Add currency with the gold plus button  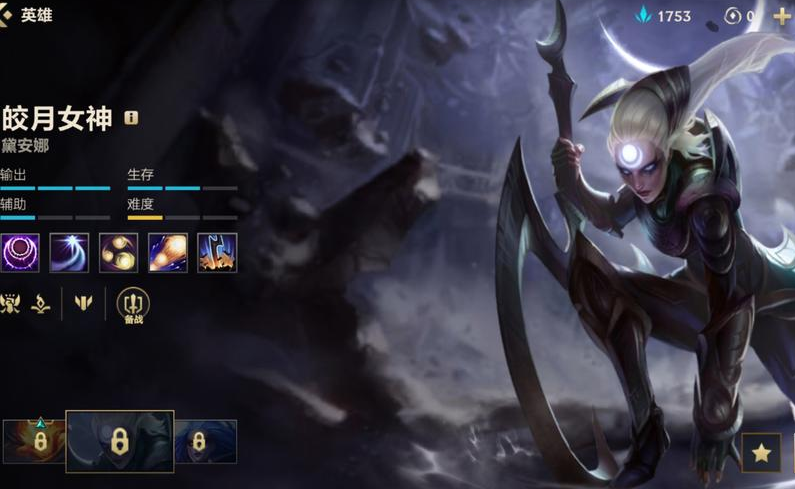(x=782, y=16)
